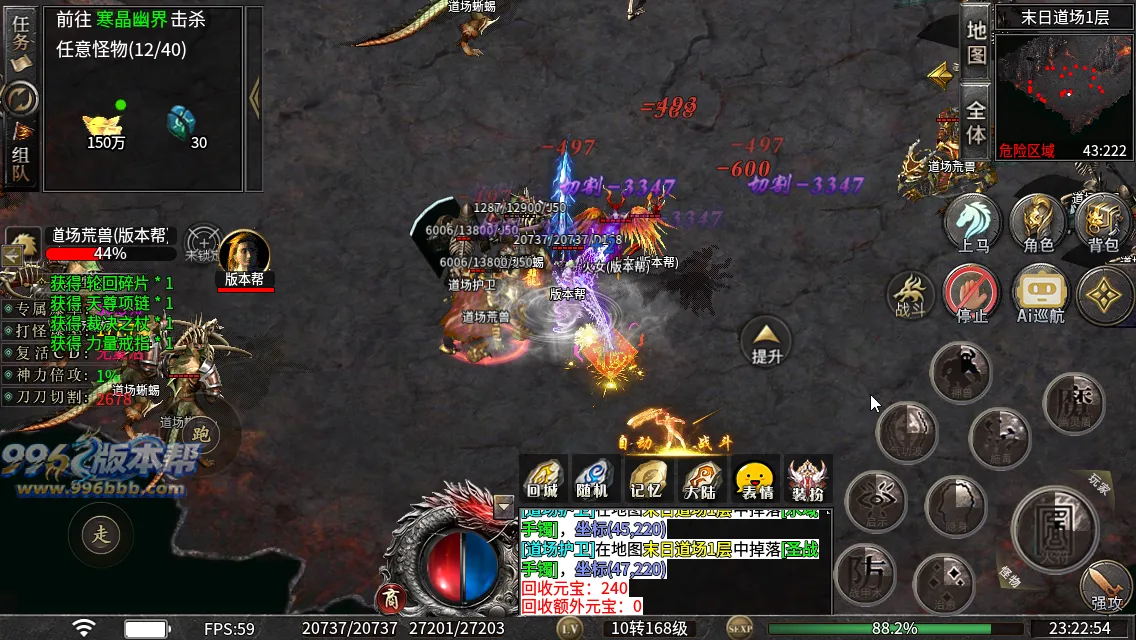The height and width of the screenshot is (640, 1136).
Task: Open the 背包 backpack
Action: click(1103, 223)
